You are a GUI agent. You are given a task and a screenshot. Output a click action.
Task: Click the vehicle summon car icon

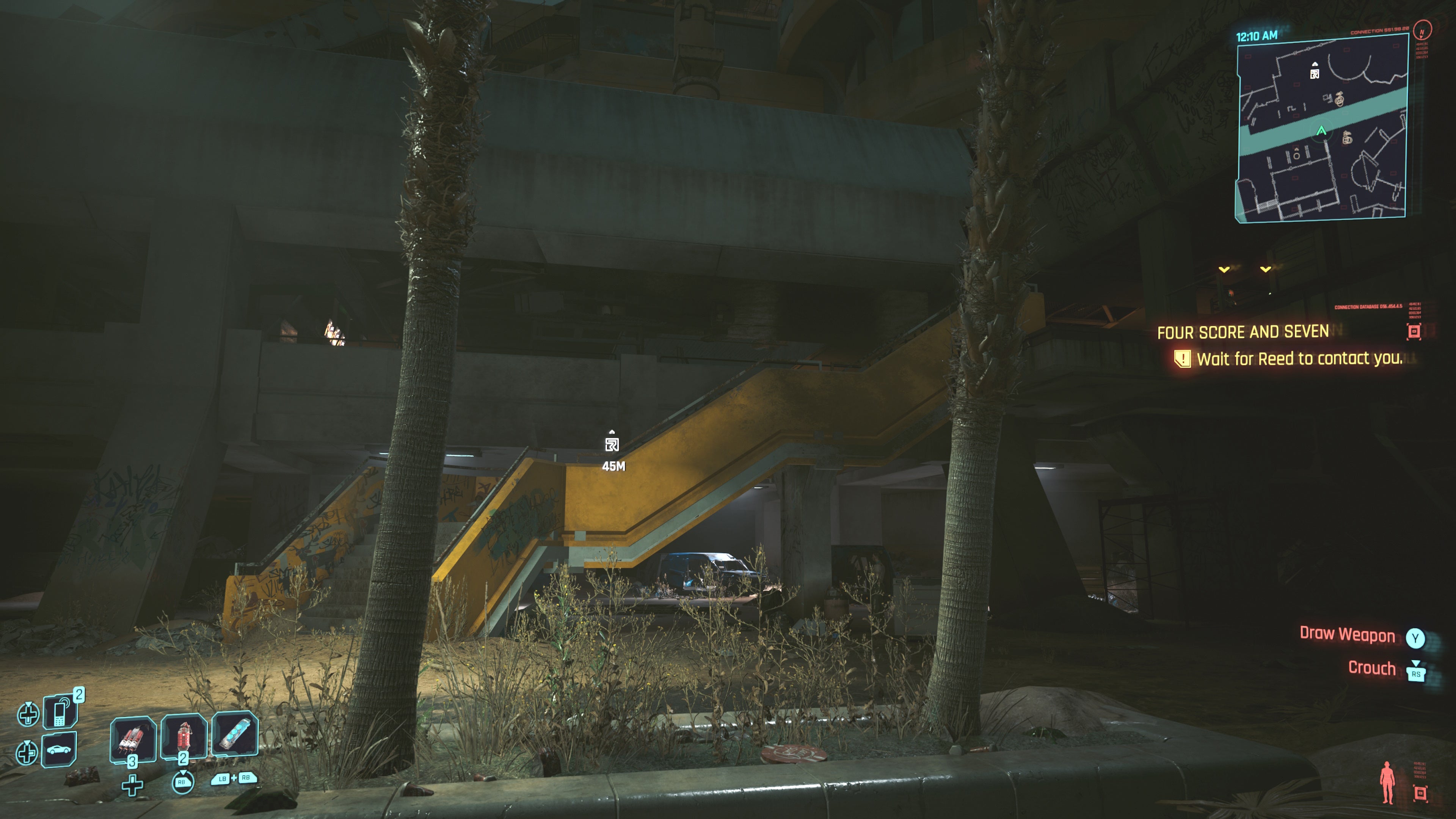coord(59,750)
